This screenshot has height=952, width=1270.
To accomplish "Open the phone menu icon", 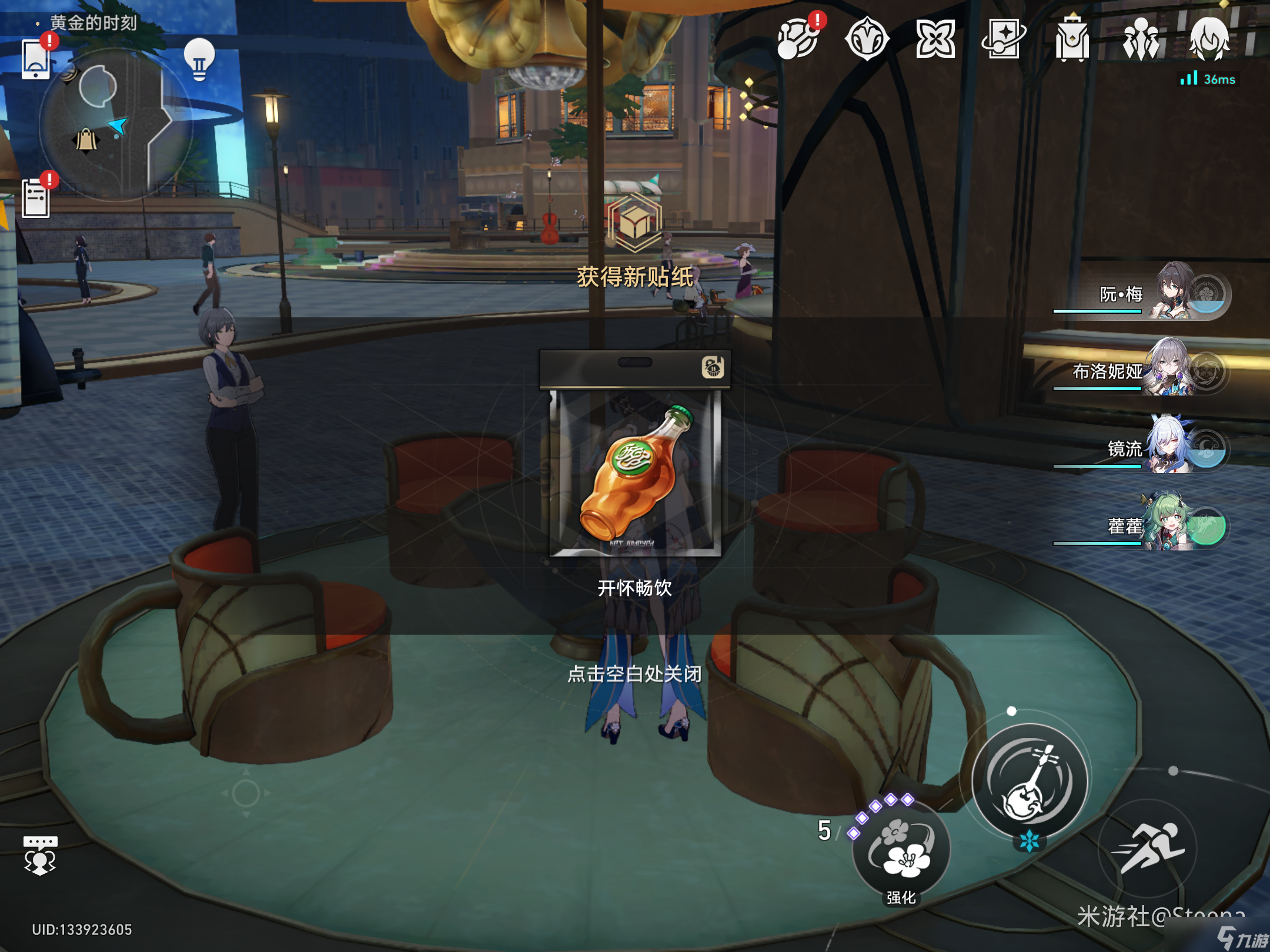I will [36, 59].
